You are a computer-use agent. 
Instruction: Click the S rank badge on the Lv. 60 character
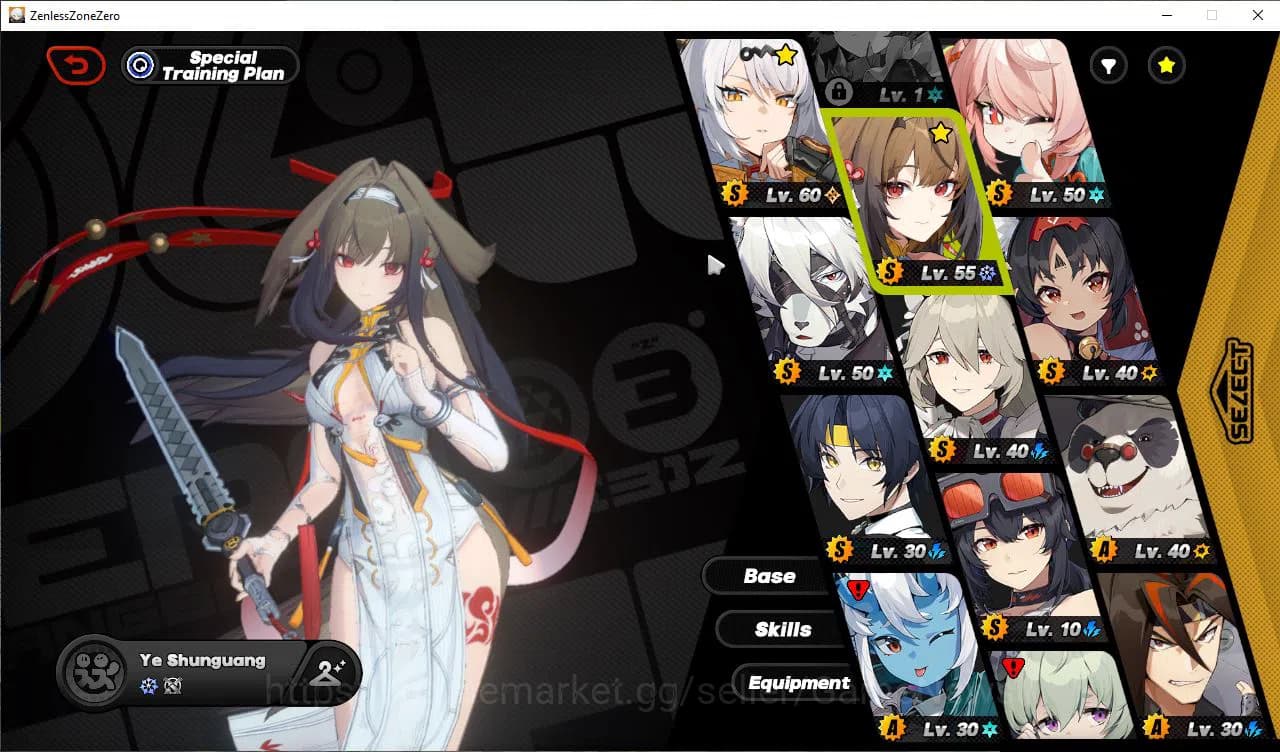pos(735,194)
